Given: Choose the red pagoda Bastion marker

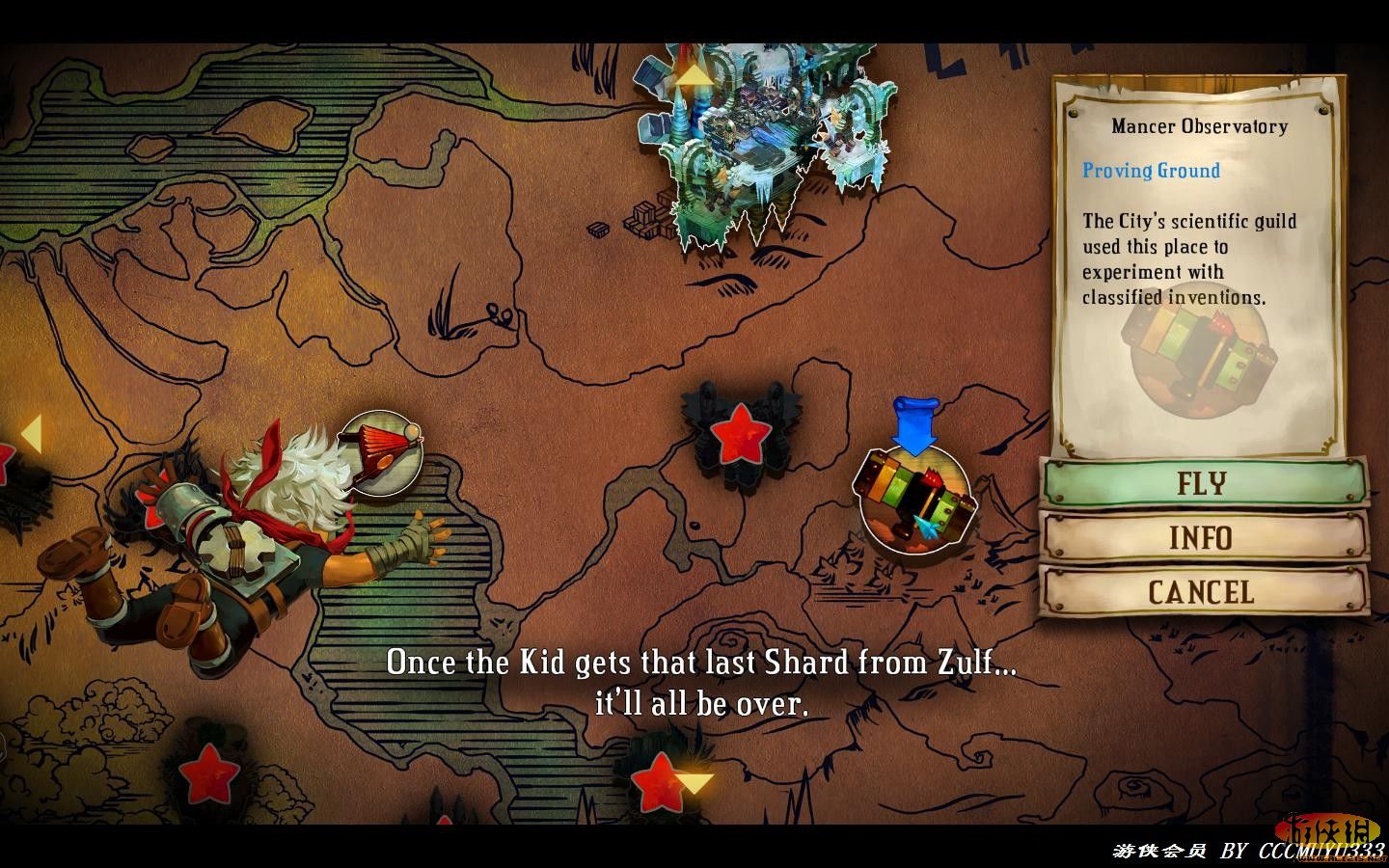Looking at the screenshot, I should coord(381,453).
